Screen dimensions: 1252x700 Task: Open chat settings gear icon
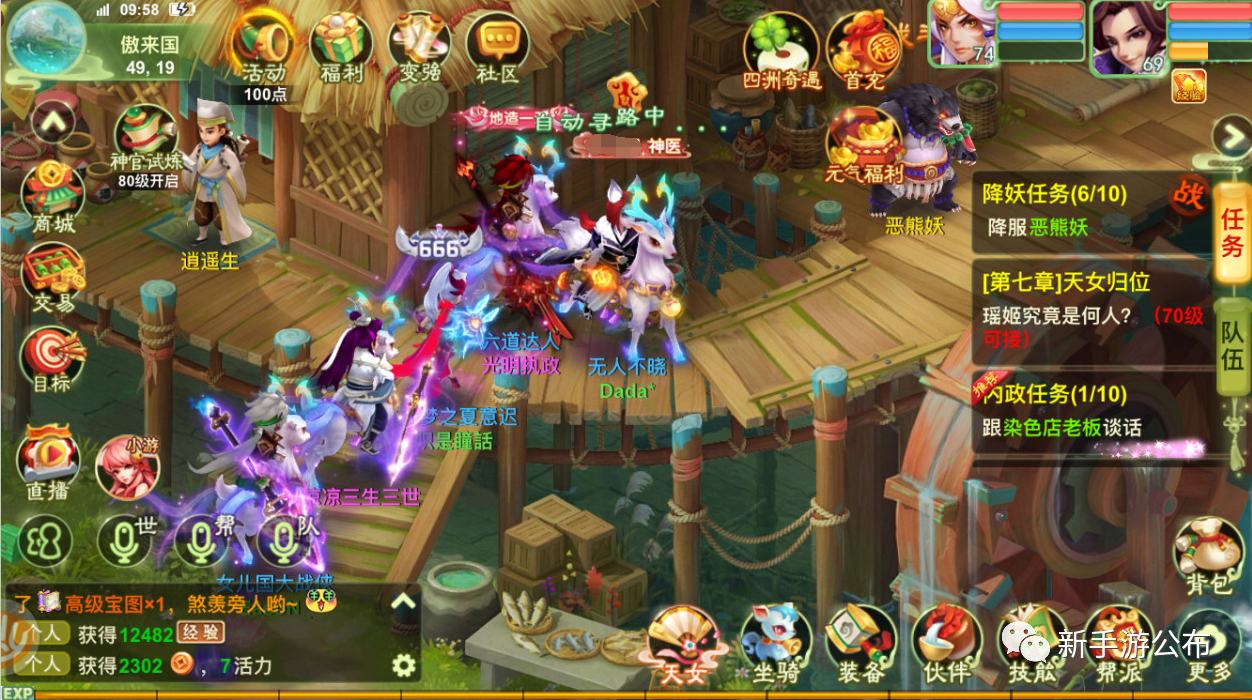pyautogui.click(x=403, y=665)
